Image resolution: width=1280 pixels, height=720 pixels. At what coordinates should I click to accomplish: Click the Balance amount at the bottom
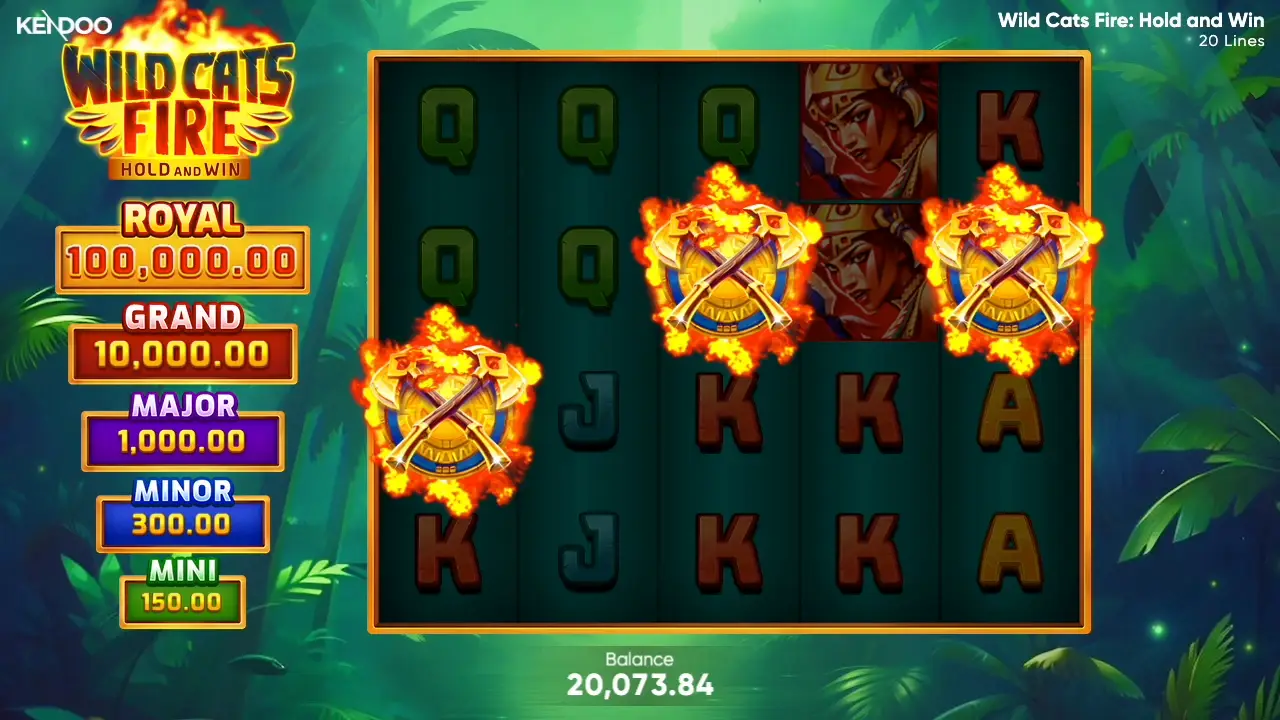point(640,685)
